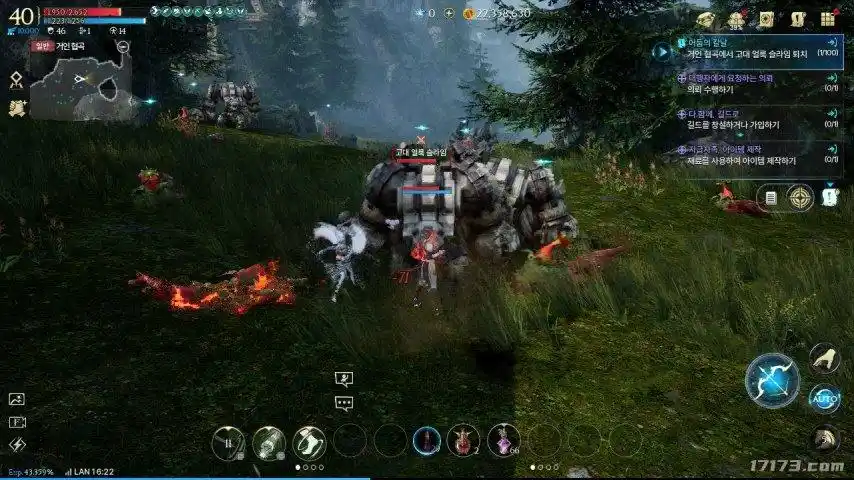This screenshot has height=480, width=854.
Task: Click the minimap's minus collapse button
Action: point(122,46)
